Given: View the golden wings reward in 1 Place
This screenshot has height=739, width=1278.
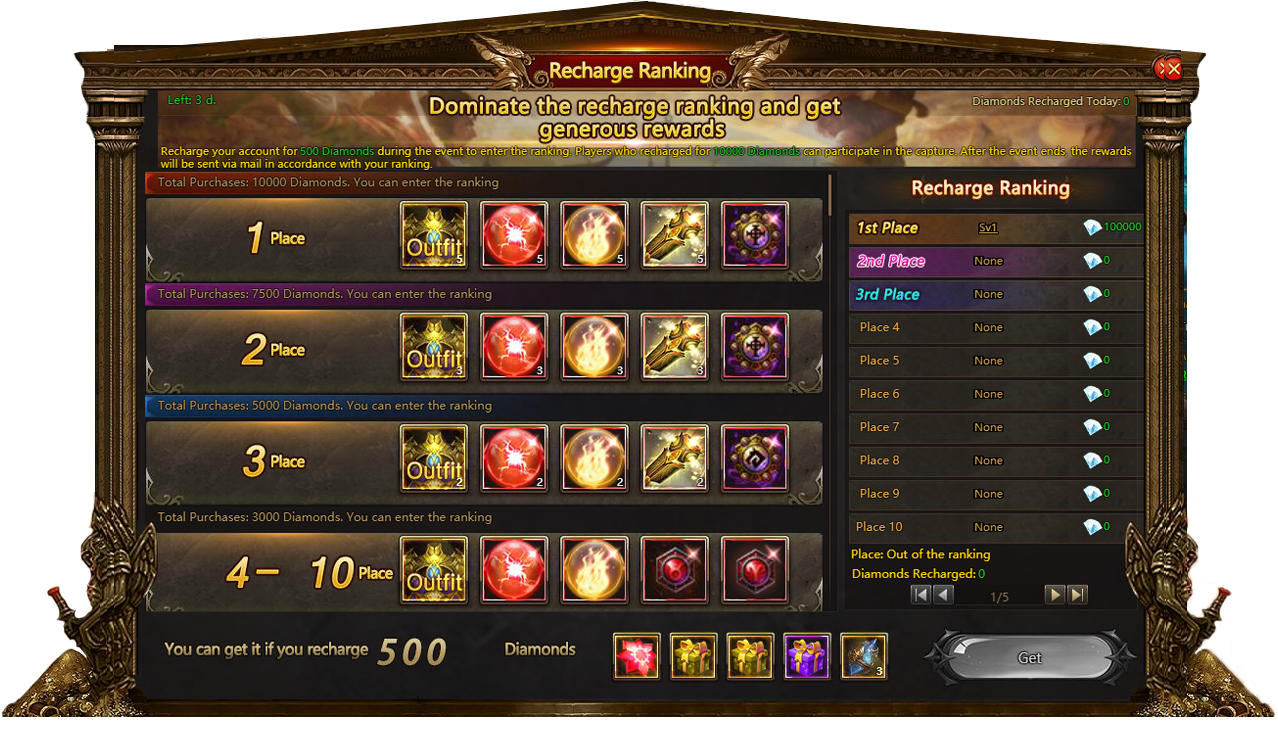Looking at the screenshot, I should tap(674, 236).
